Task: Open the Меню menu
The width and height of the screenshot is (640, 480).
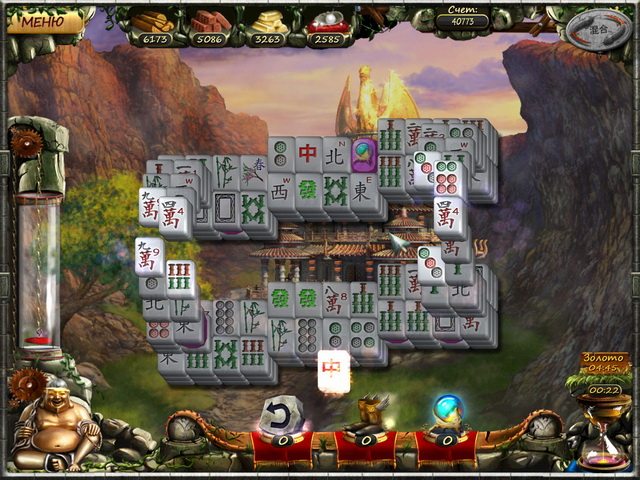Action: point(41,20)
